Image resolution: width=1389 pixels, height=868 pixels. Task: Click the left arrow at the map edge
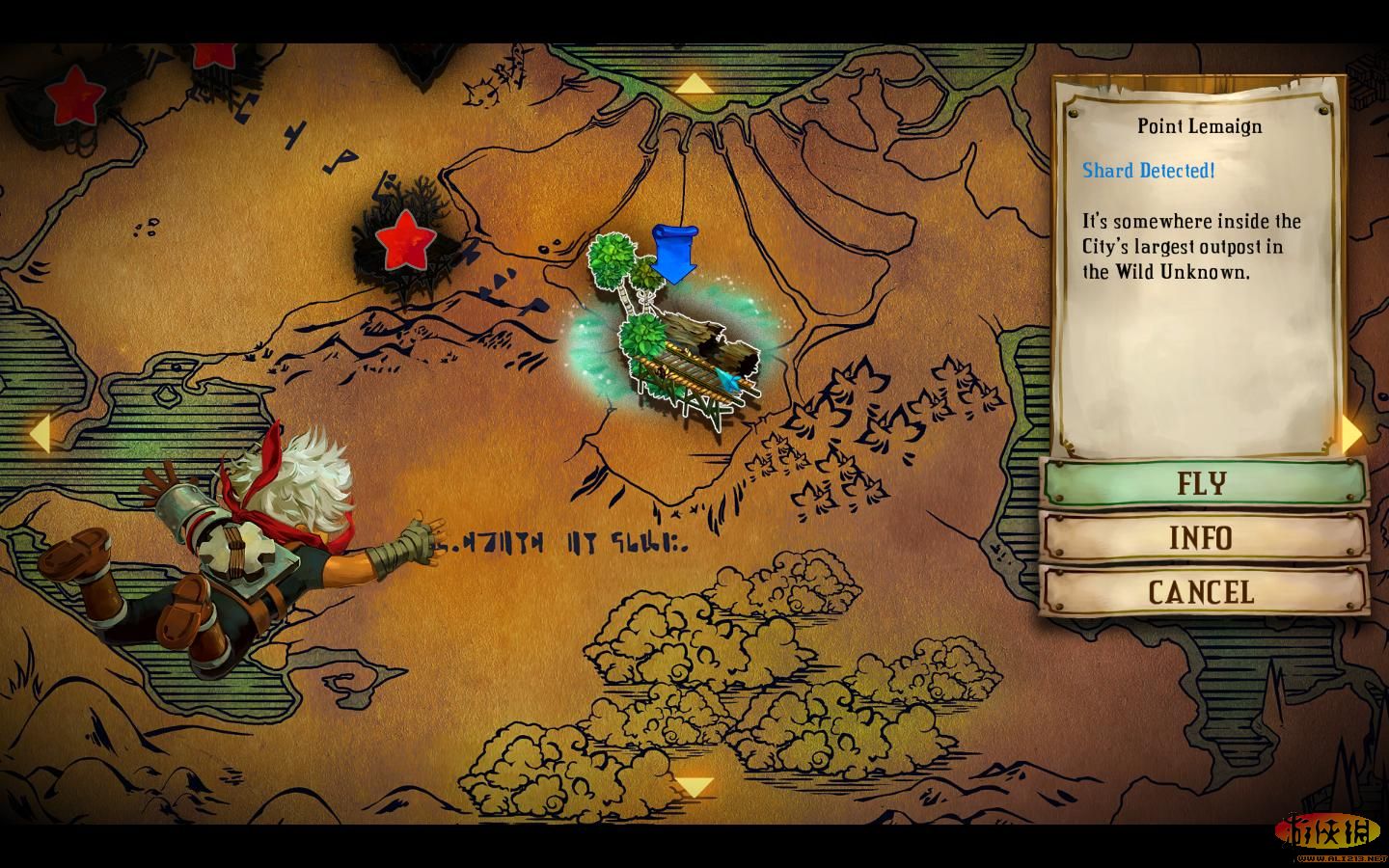pyautogui.click(x=39, y=433)
